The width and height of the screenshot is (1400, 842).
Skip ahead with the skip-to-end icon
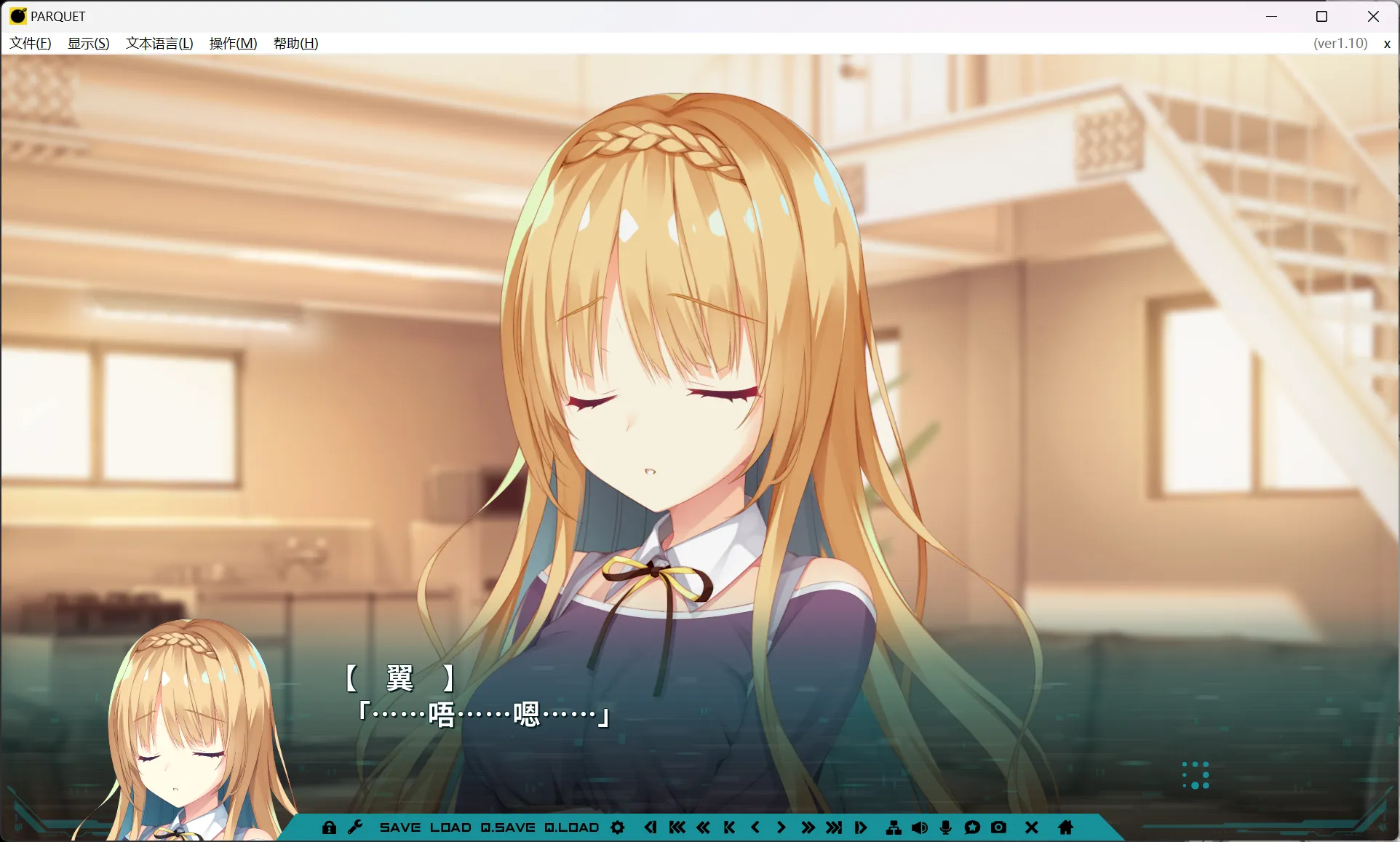(835, 827)
